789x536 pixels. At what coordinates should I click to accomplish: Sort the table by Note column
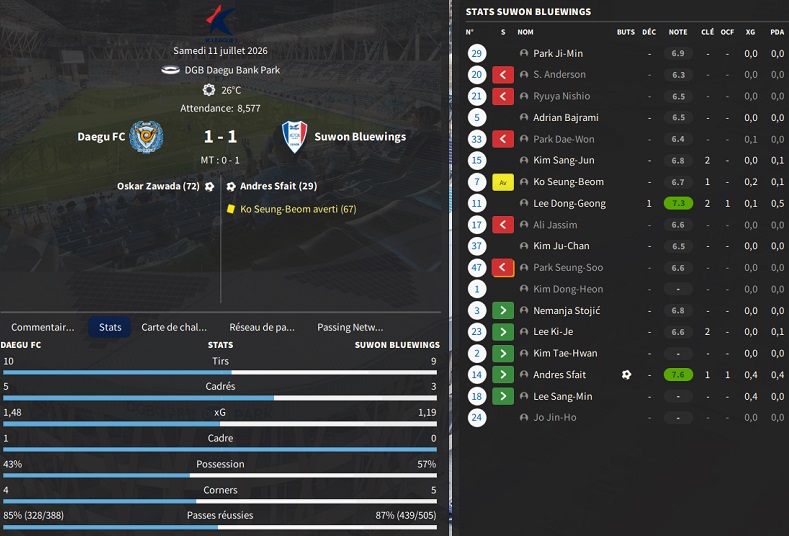point(678,32)
